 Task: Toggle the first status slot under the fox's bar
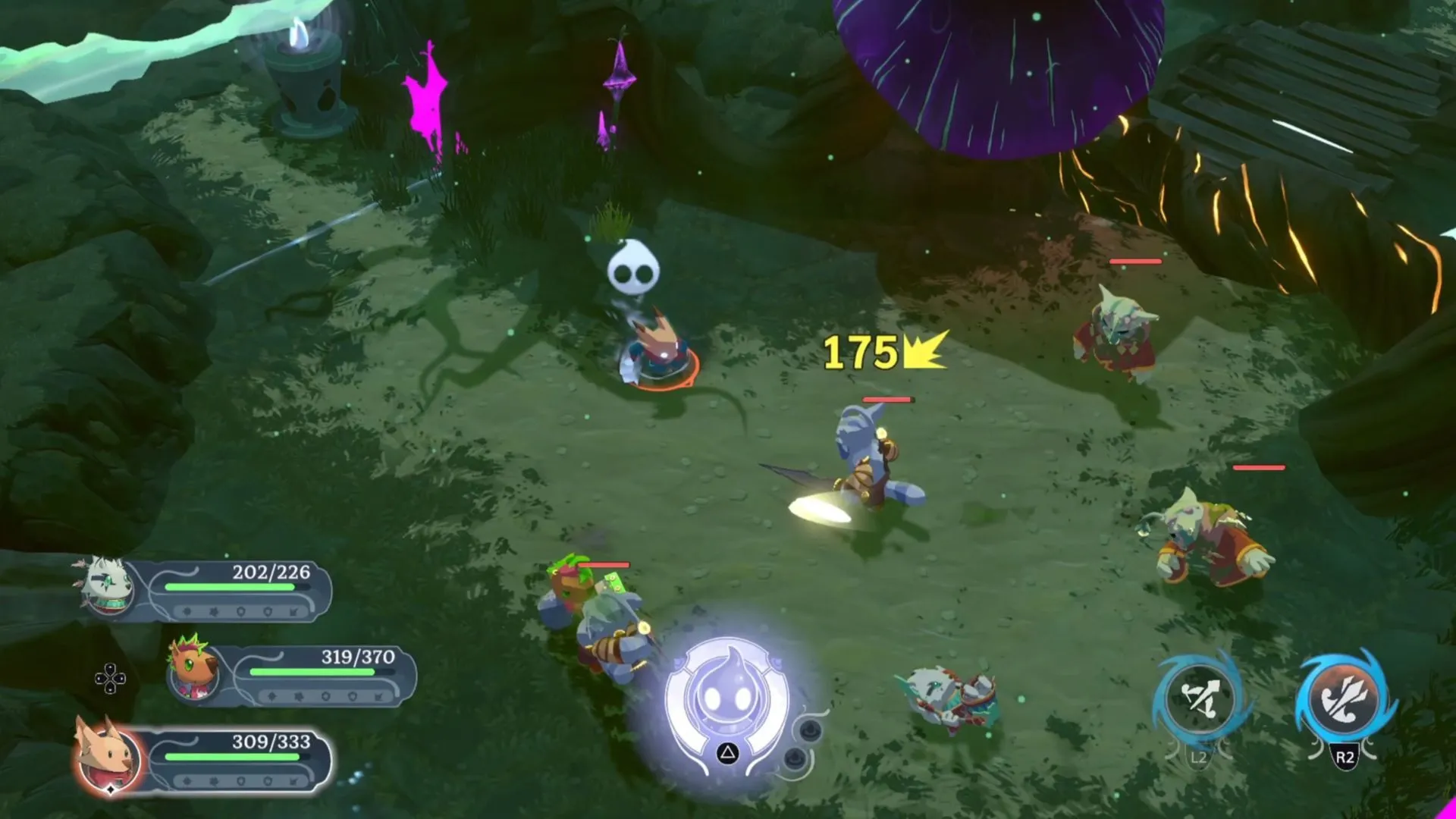pos(187,780)
